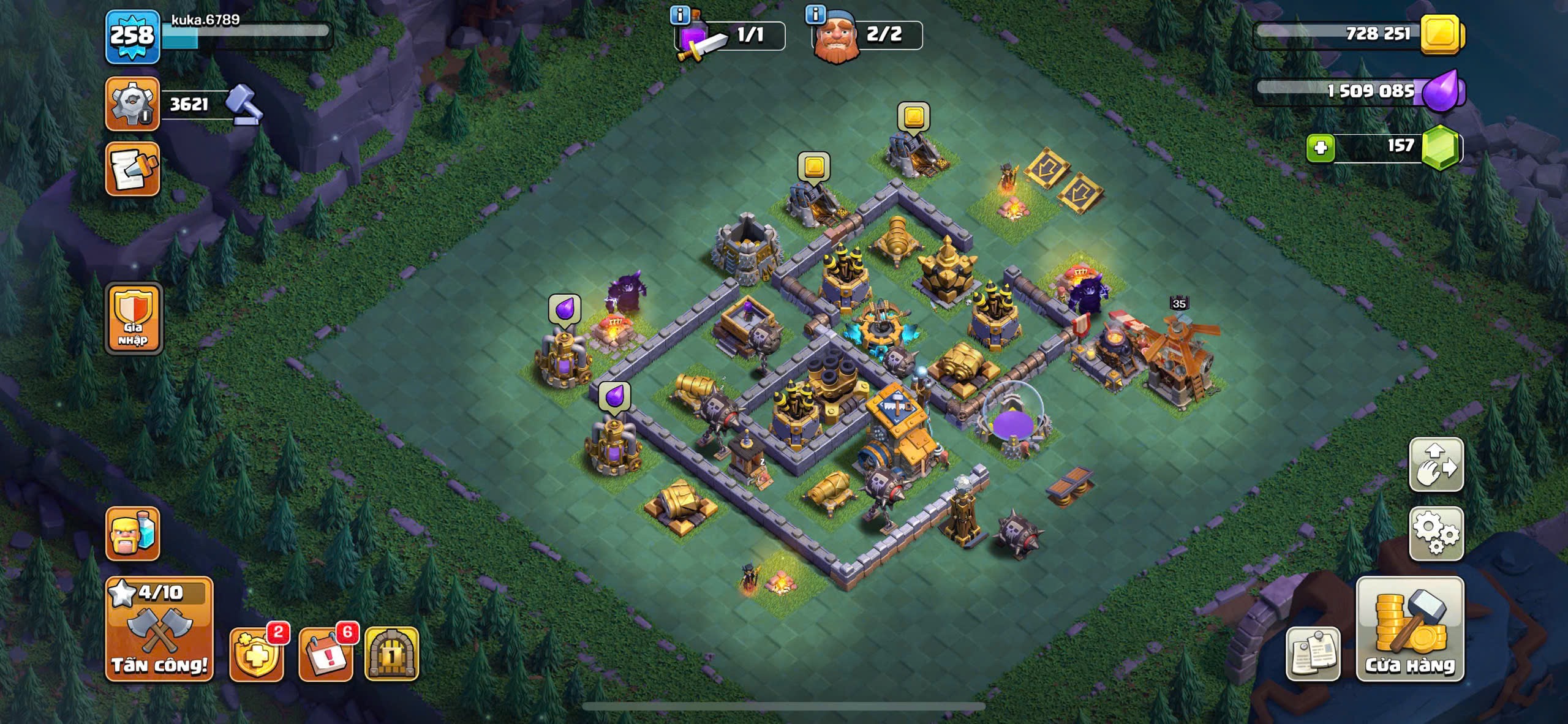Open the calendar events icon
The image size is (1568, 724).
tap(326, 655)
